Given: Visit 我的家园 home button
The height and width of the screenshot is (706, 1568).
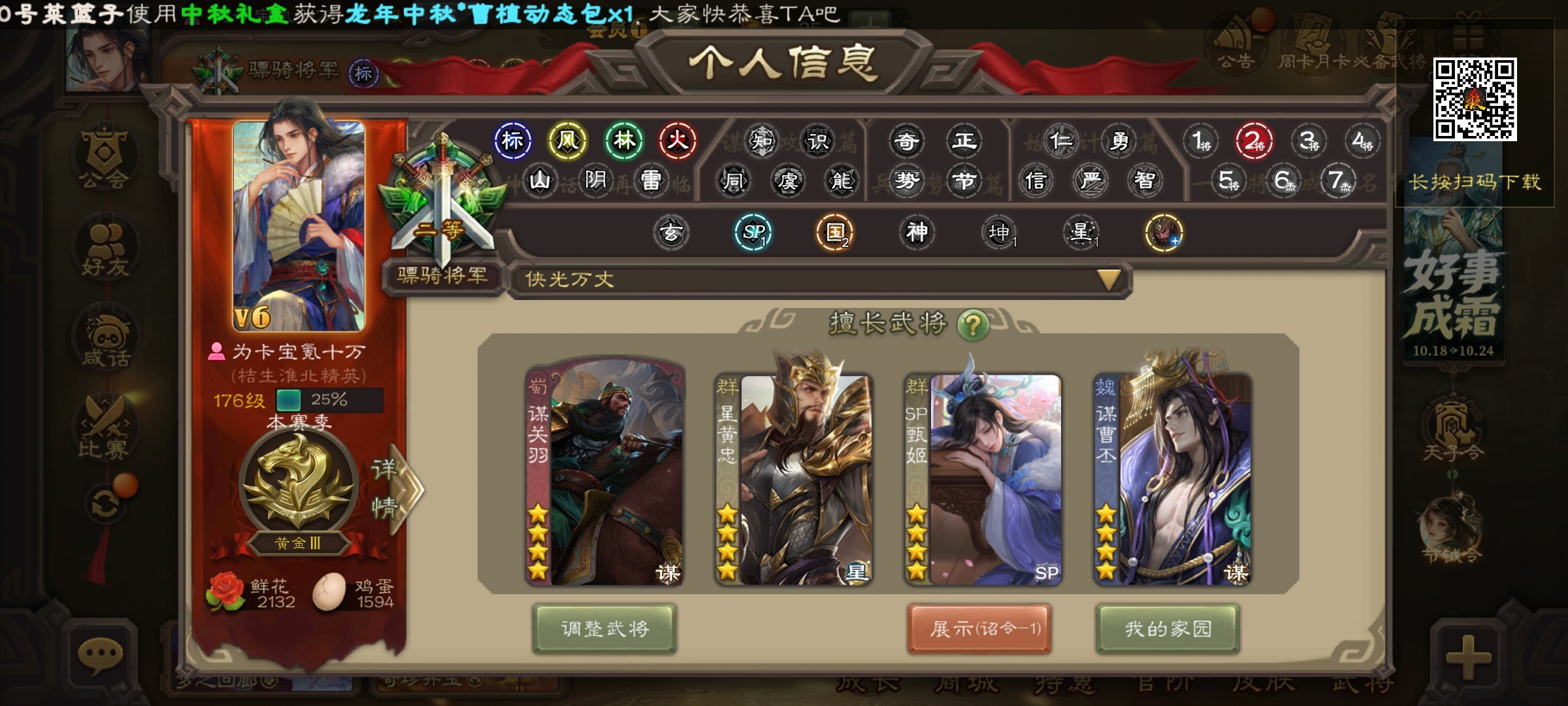Looking at the screenshot, I should pos(1168,628).
